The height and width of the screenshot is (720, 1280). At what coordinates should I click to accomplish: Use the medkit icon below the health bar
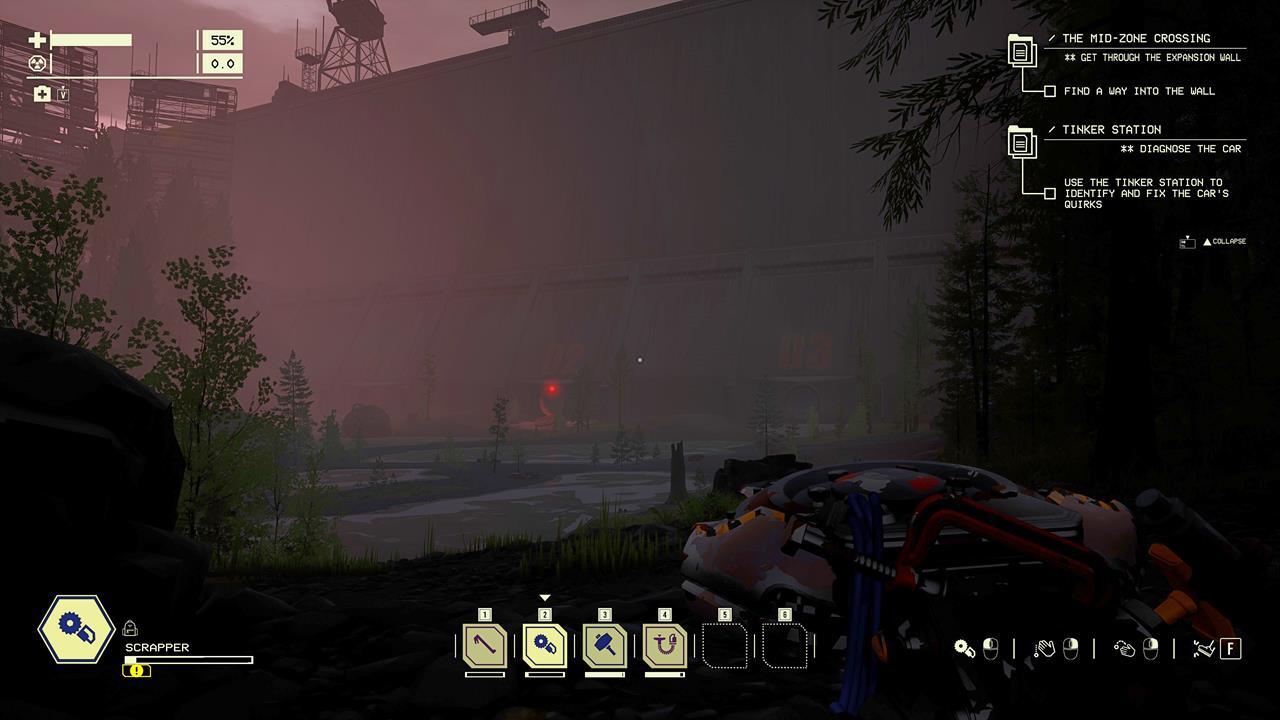point(42,94)
